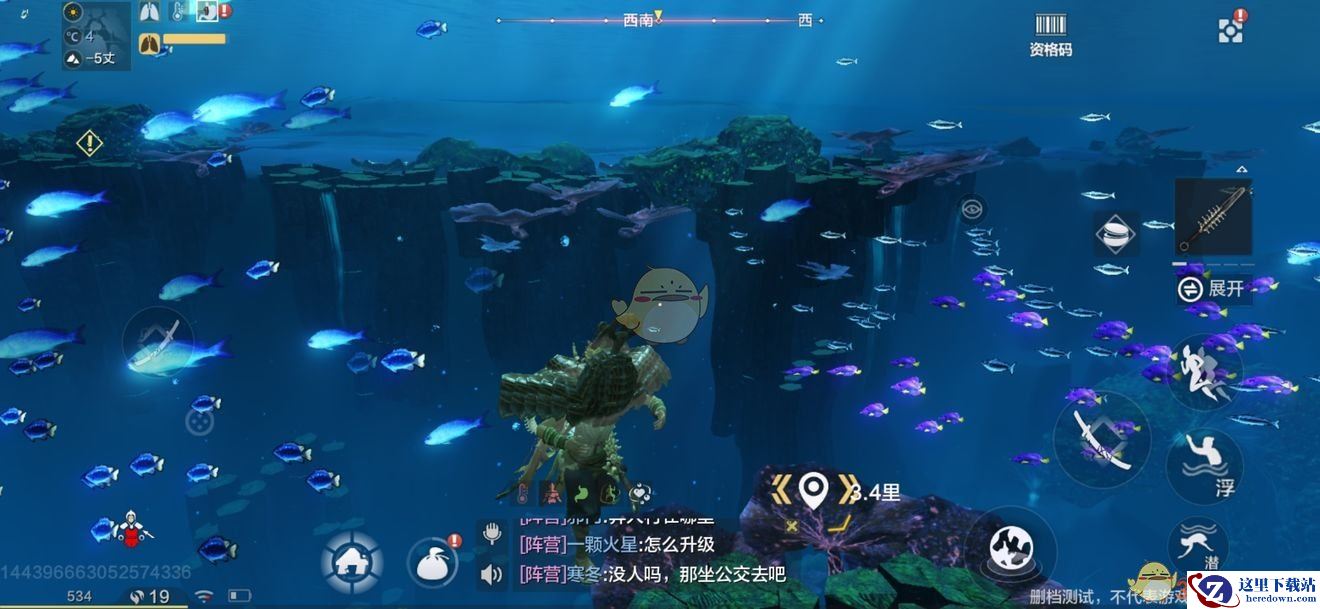
Task: Tap the yellow diamond warning marker
Action: [x=90, y=143]
